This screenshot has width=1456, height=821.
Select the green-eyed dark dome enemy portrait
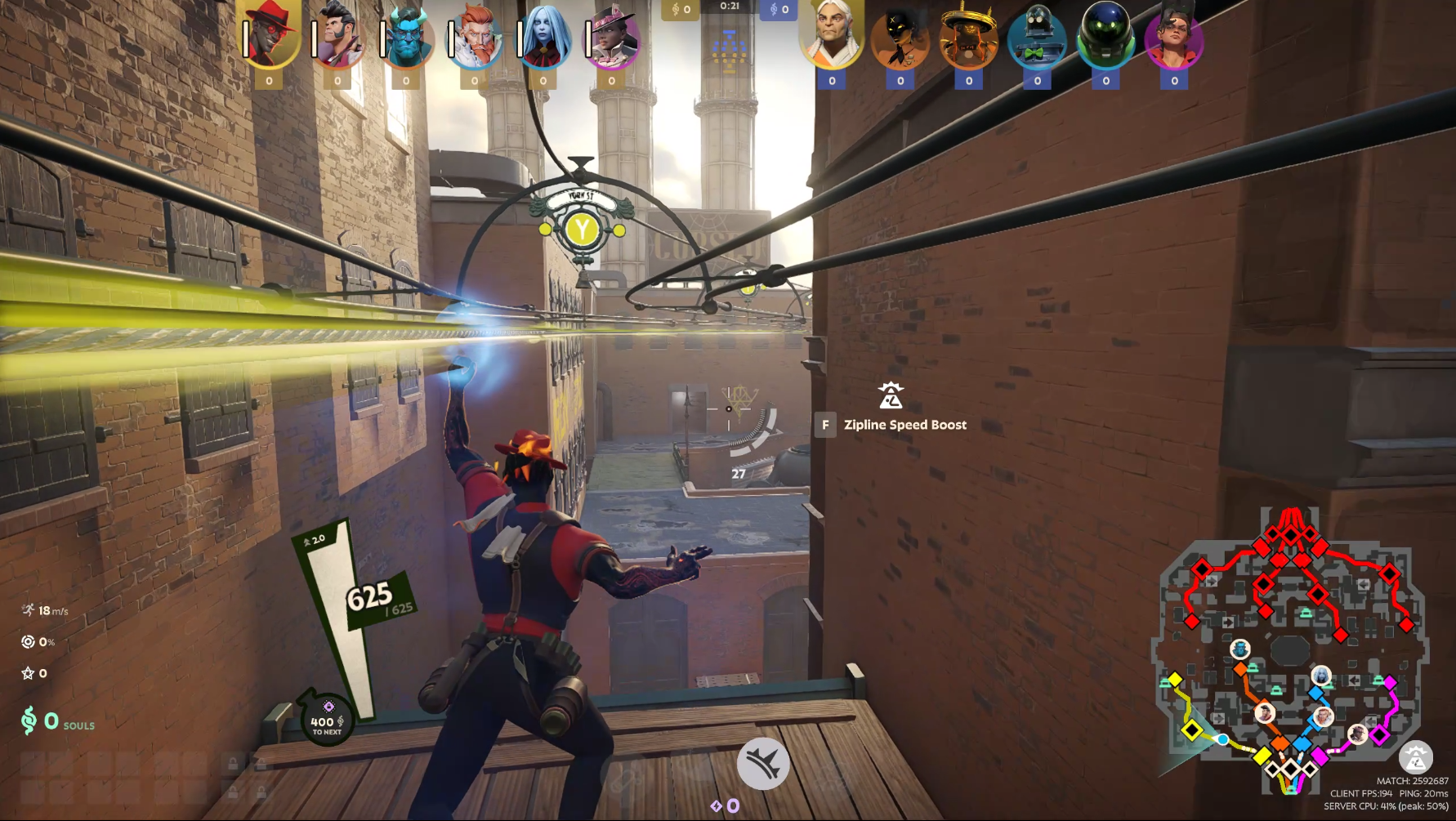(x=1105, y=38)
